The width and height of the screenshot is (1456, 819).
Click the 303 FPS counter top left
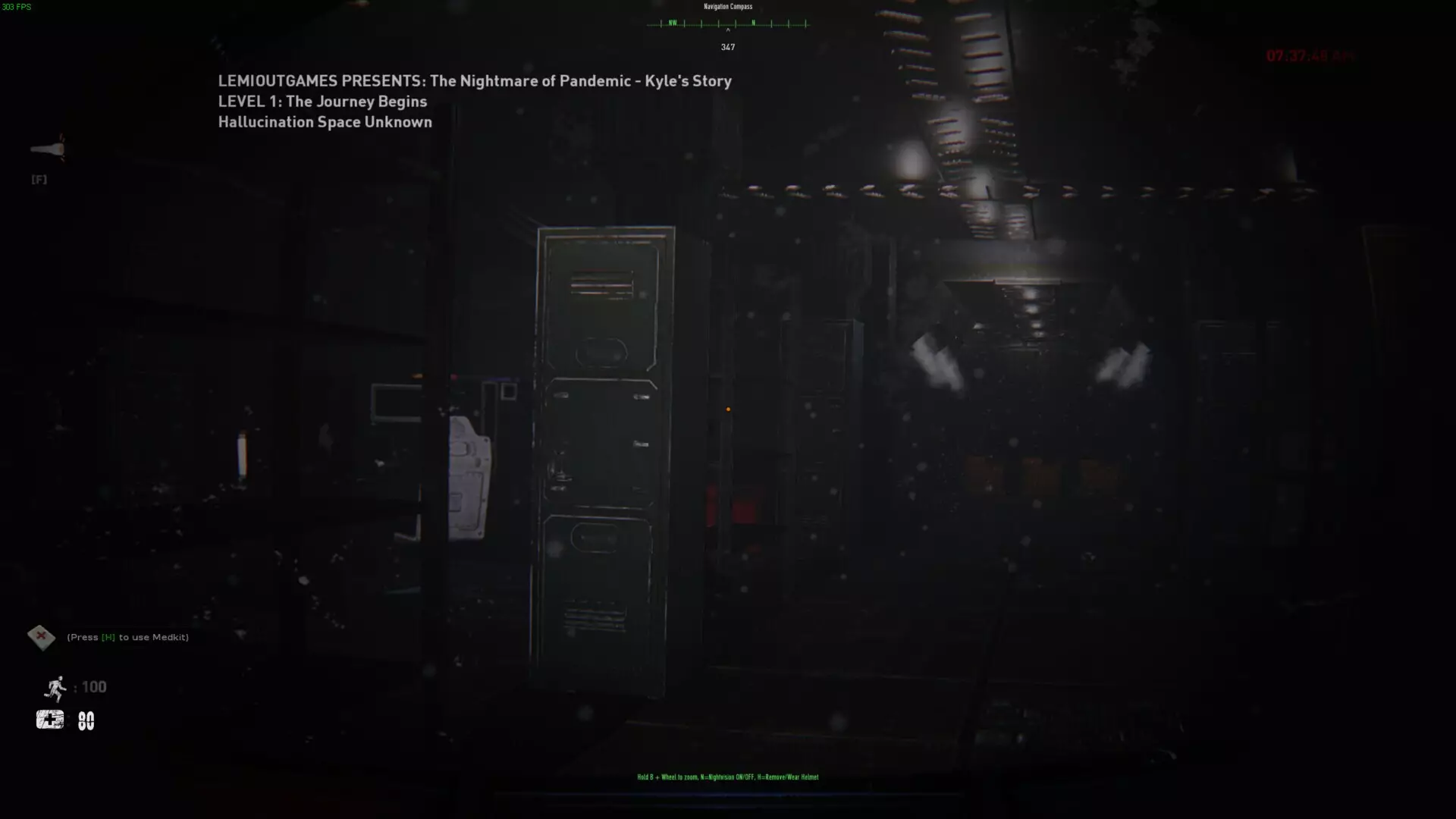pos(18,6)
